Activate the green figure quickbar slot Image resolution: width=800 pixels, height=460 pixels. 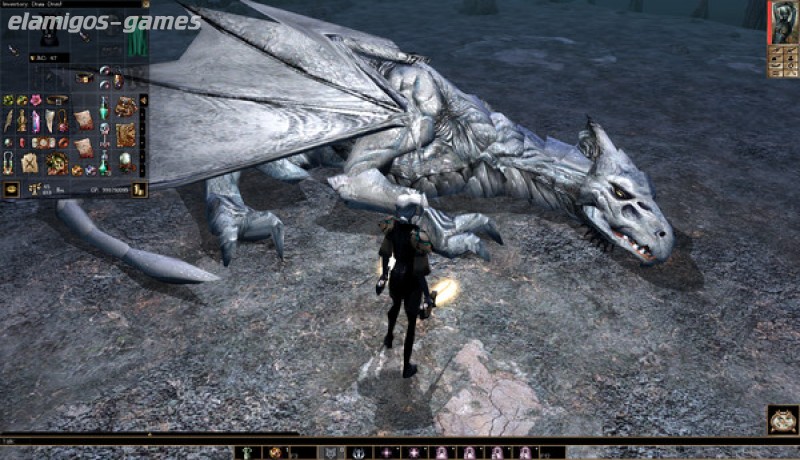[x=248, y=453]
